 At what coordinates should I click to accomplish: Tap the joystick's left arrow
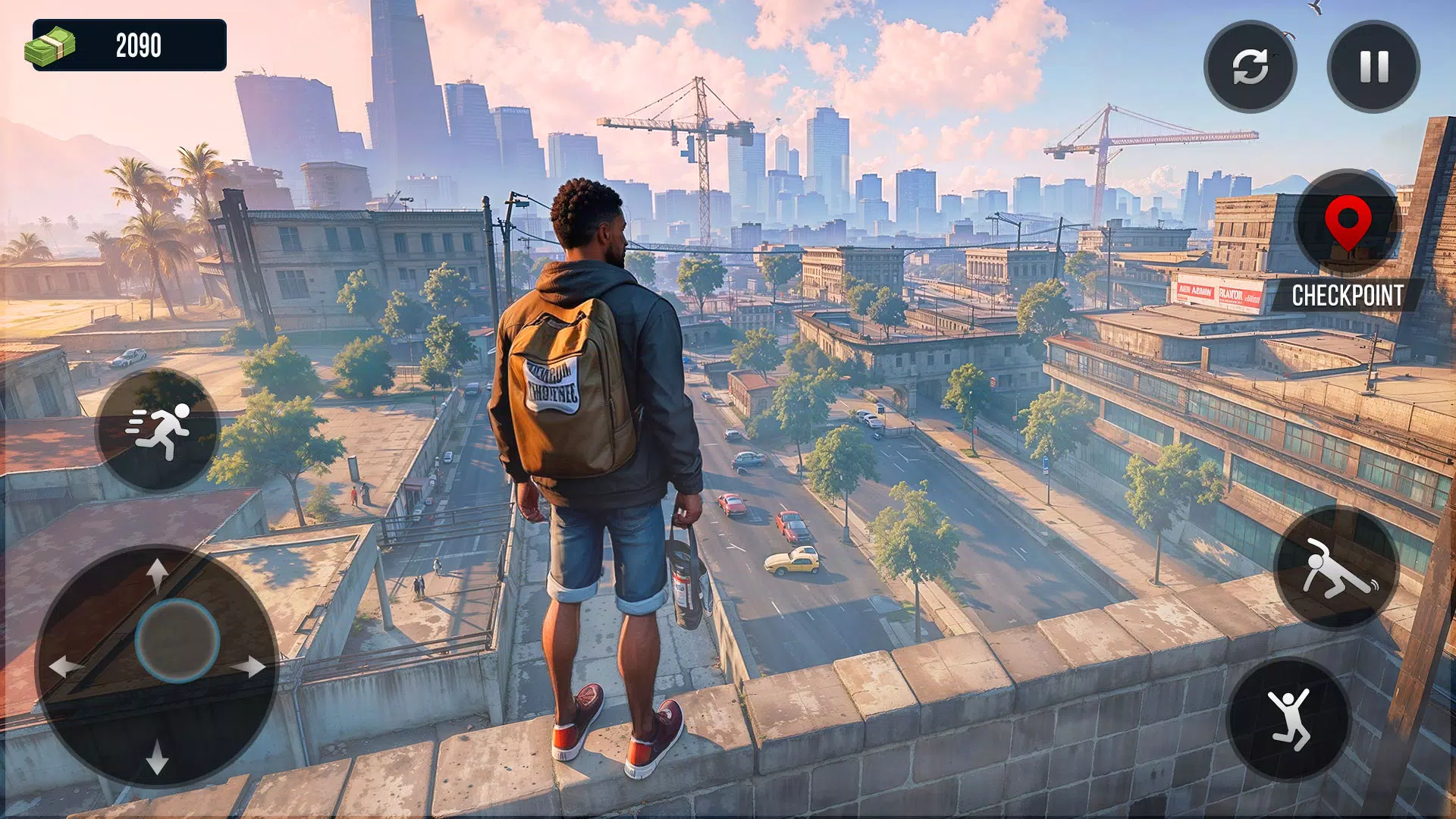[64, 667]
